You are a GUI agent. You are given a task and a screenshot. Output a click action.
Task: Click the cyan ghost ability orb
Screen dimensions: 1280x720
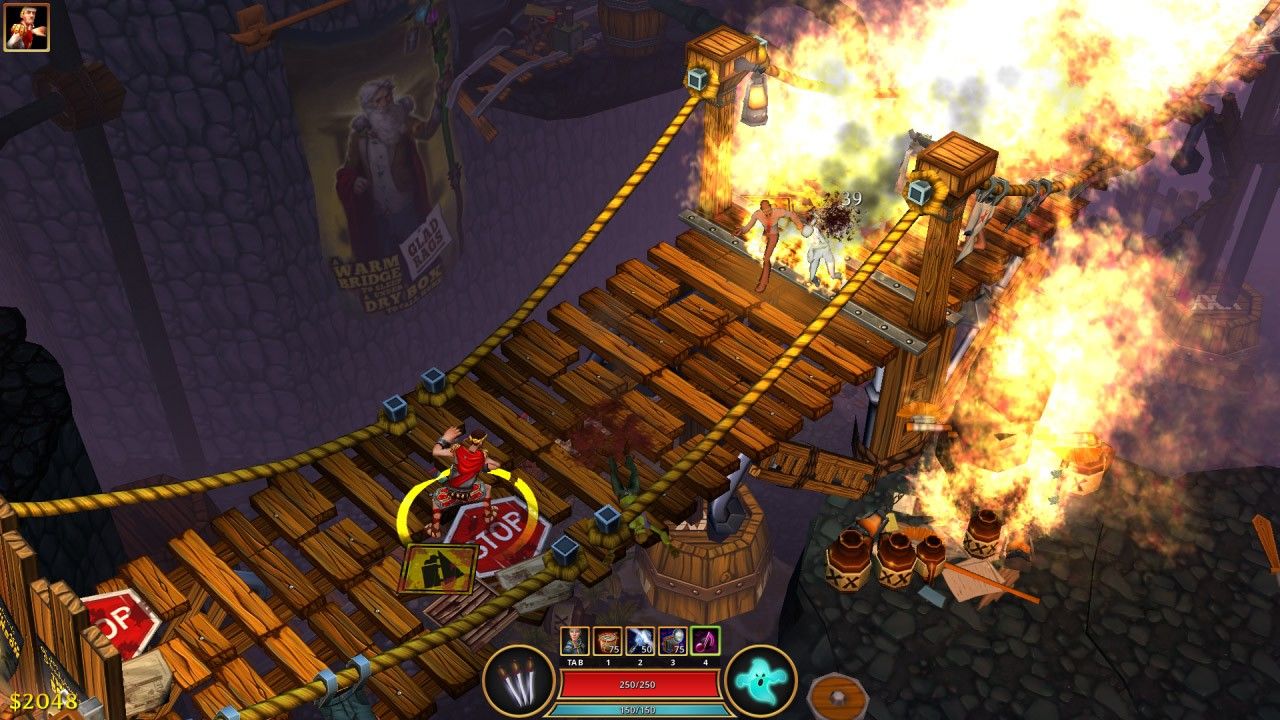[x=761, y=682]
